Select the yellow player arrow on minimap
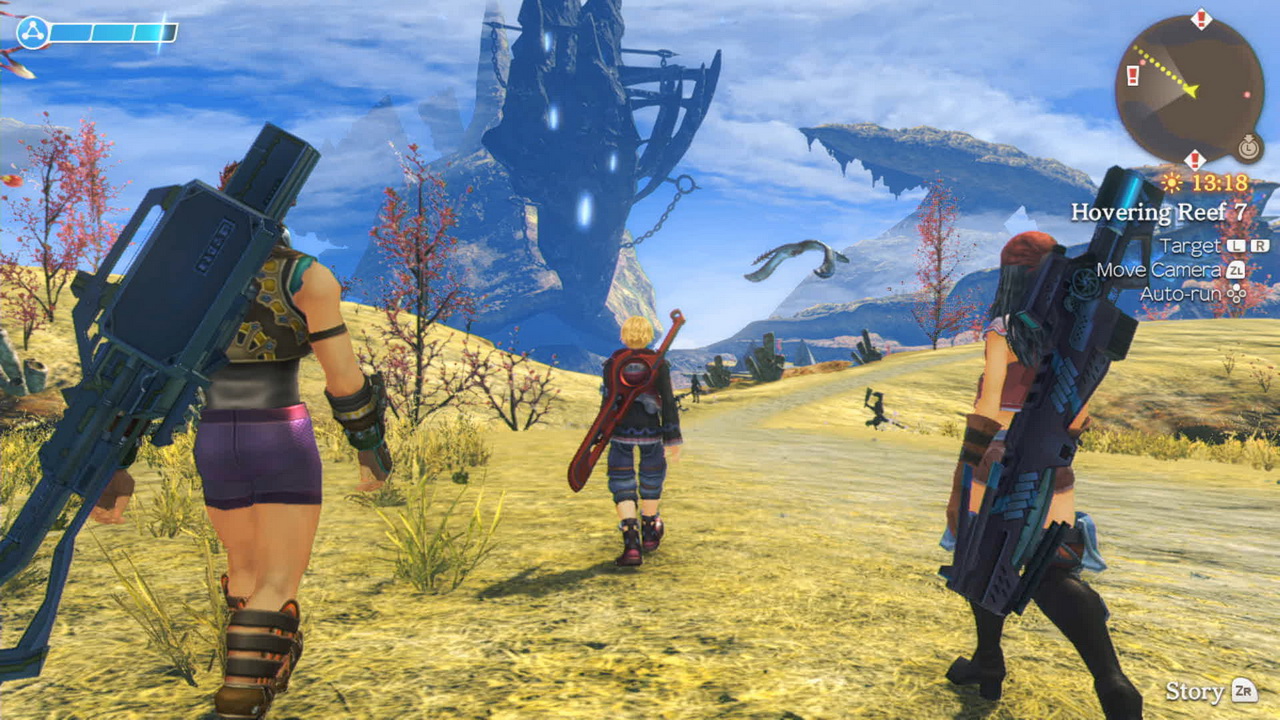 tap(1190, 91)
